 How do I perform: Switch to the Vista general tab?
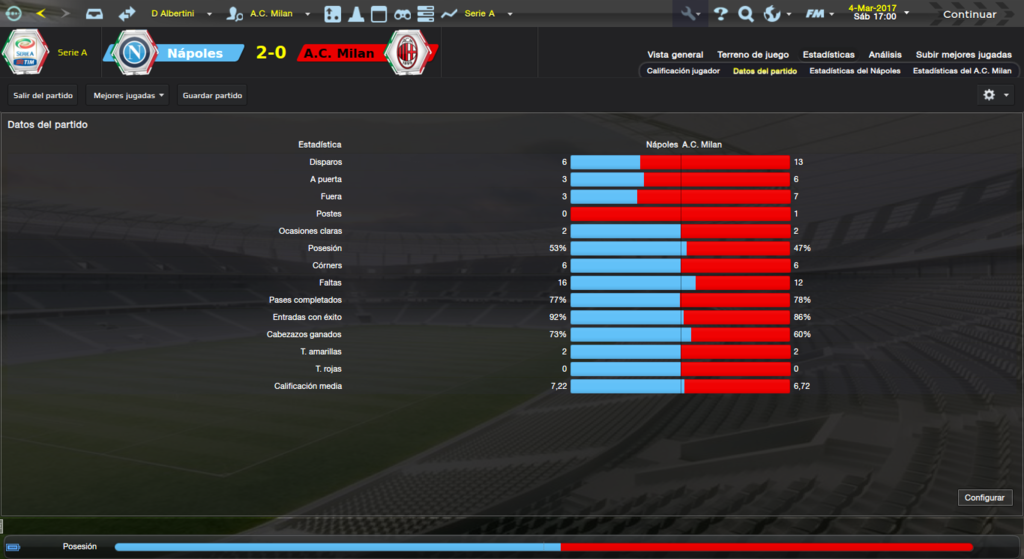[x=675, y=55]
